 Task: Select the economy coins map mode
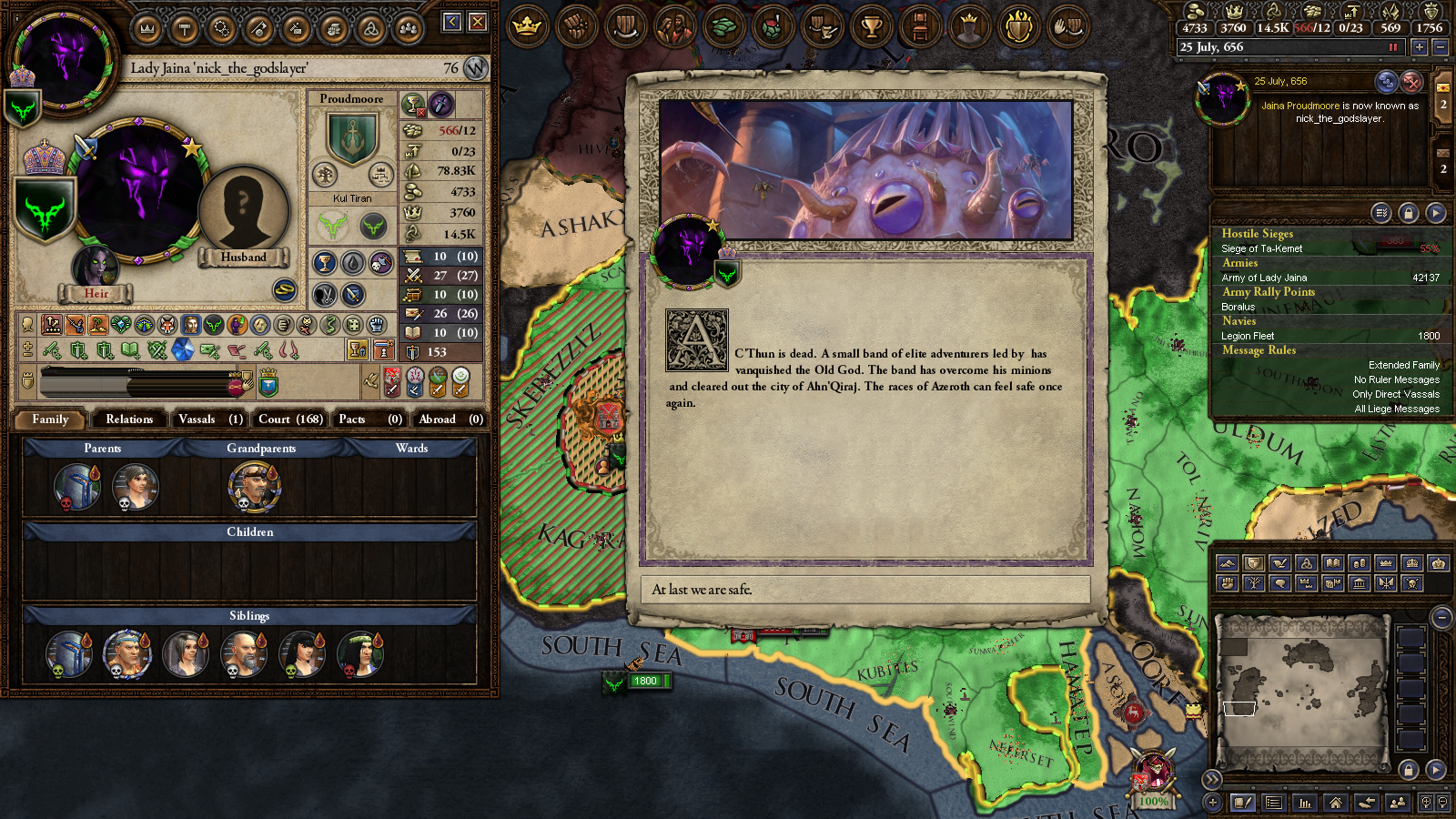[x=1358, y=562]
